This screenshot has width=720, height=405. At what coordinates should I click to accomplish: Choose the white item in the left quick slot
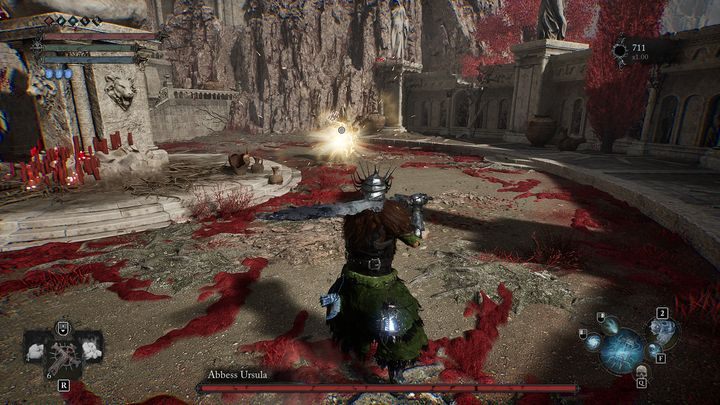click(37, 350)
